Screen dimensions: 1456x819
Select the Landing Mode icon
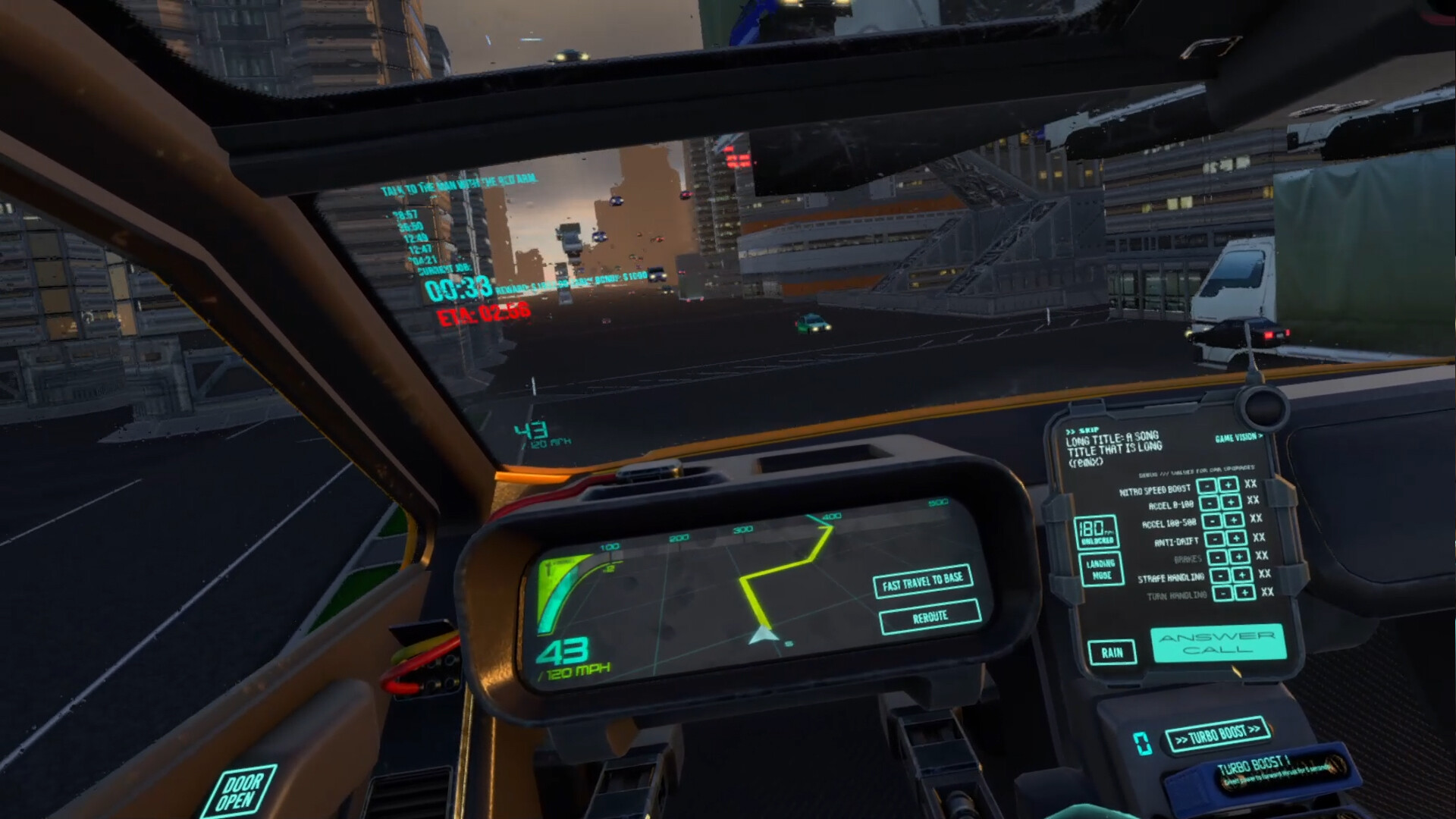coord(1103,568)
